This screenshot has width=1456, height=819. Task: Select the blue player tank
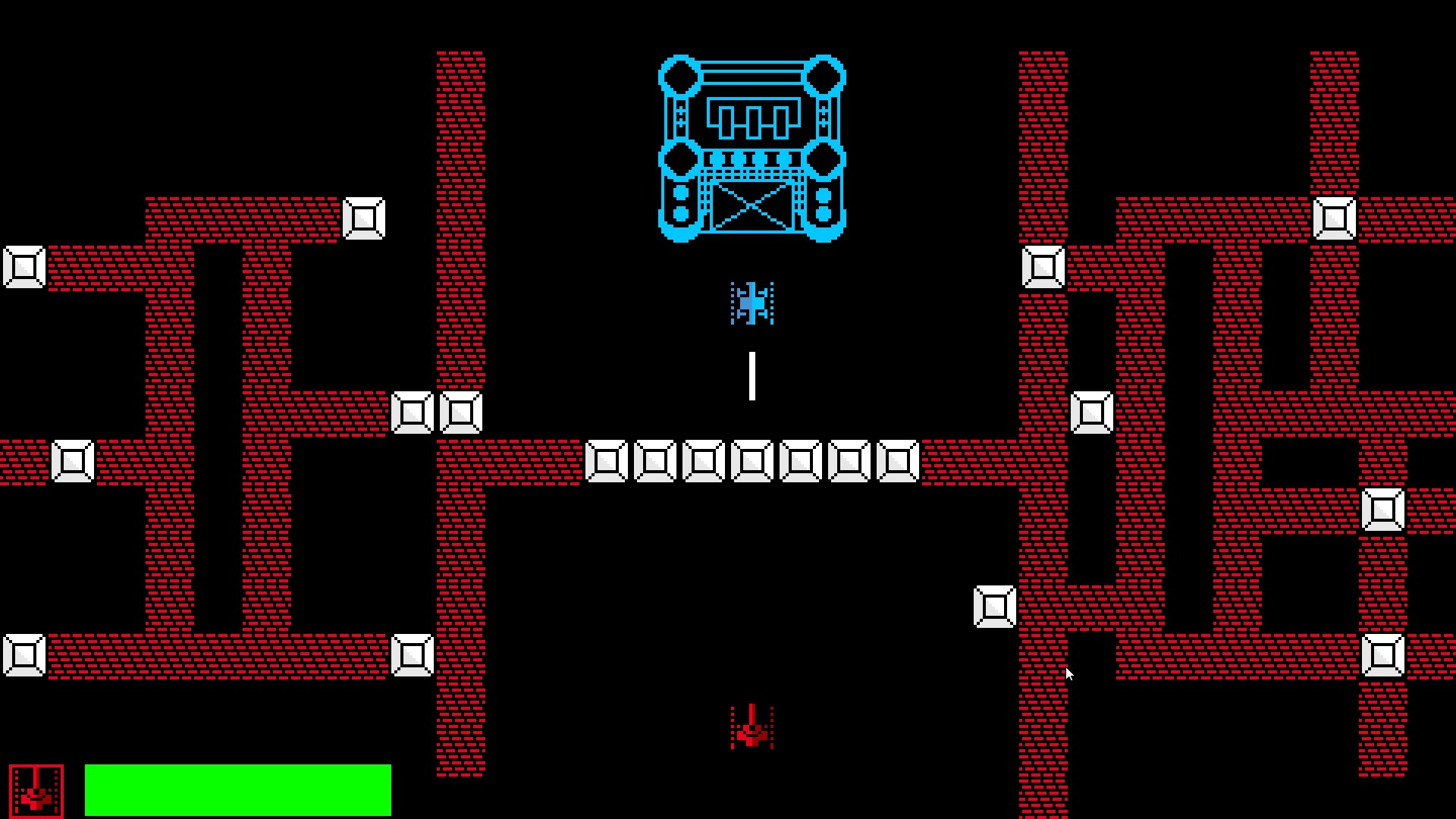[x=752, y=302]
